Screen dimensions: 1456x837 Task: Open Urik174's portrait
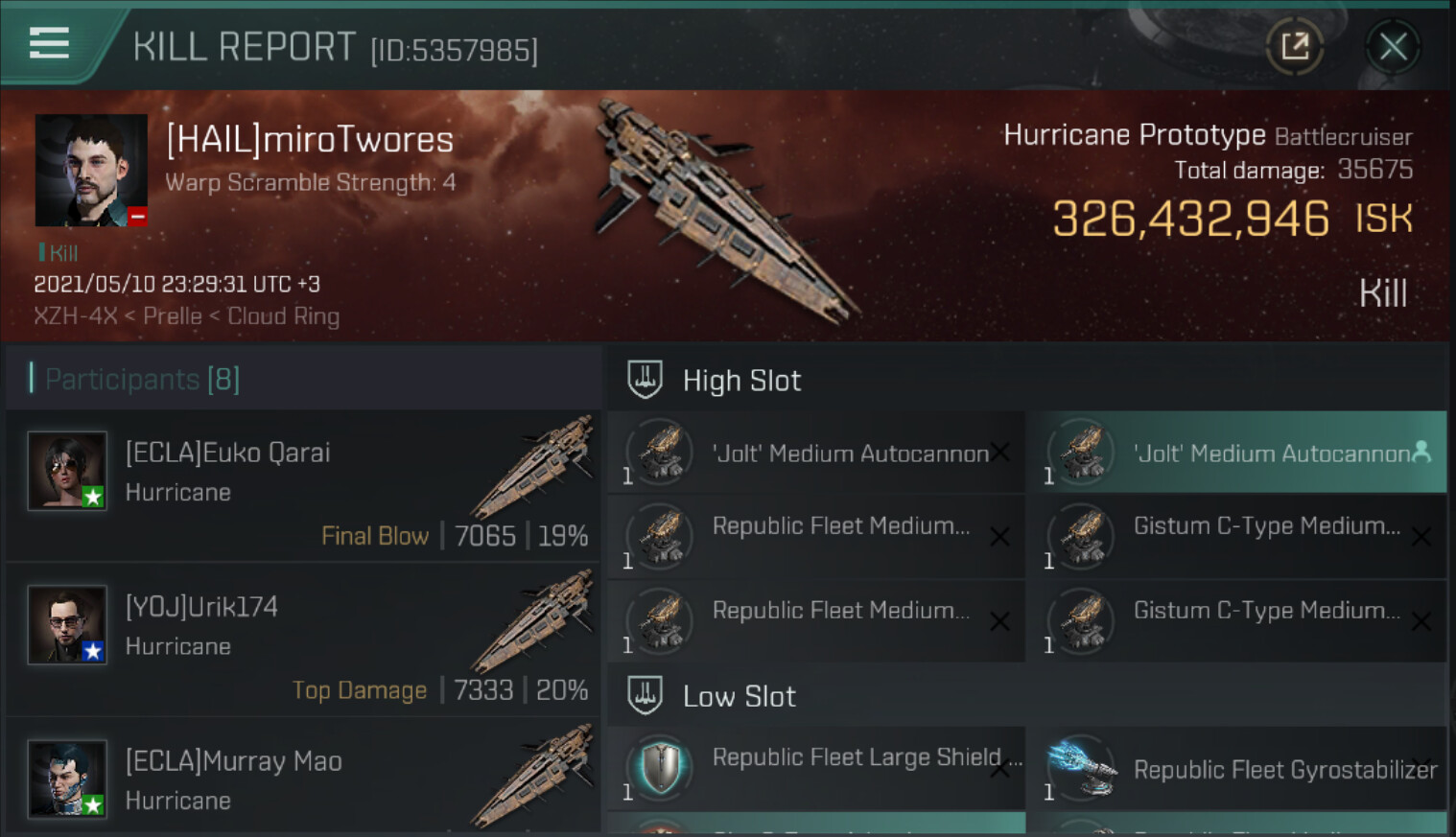(x=67, y=625)
